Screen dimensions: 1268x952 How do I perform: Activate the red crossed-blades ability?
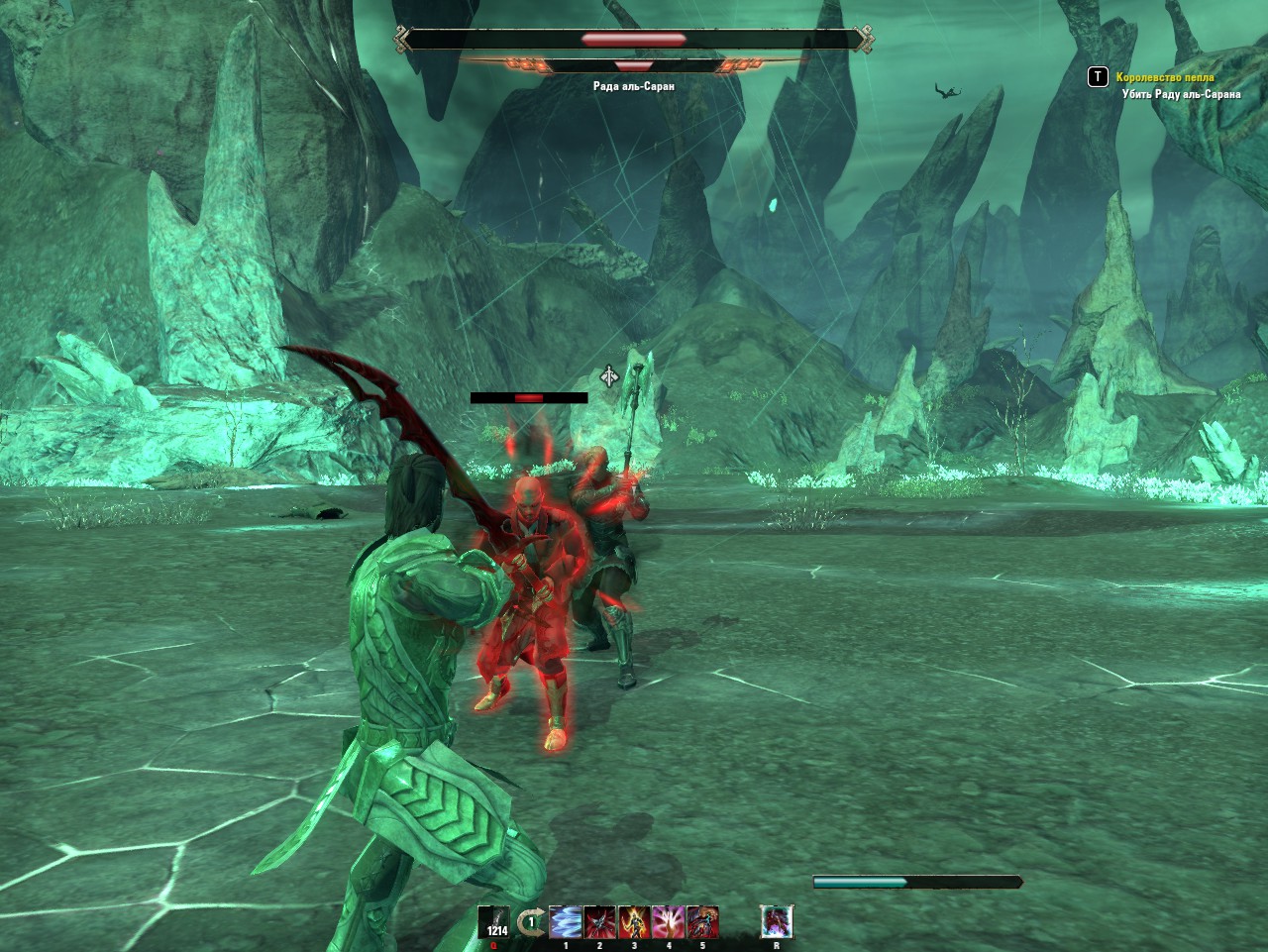click(599, 922)
